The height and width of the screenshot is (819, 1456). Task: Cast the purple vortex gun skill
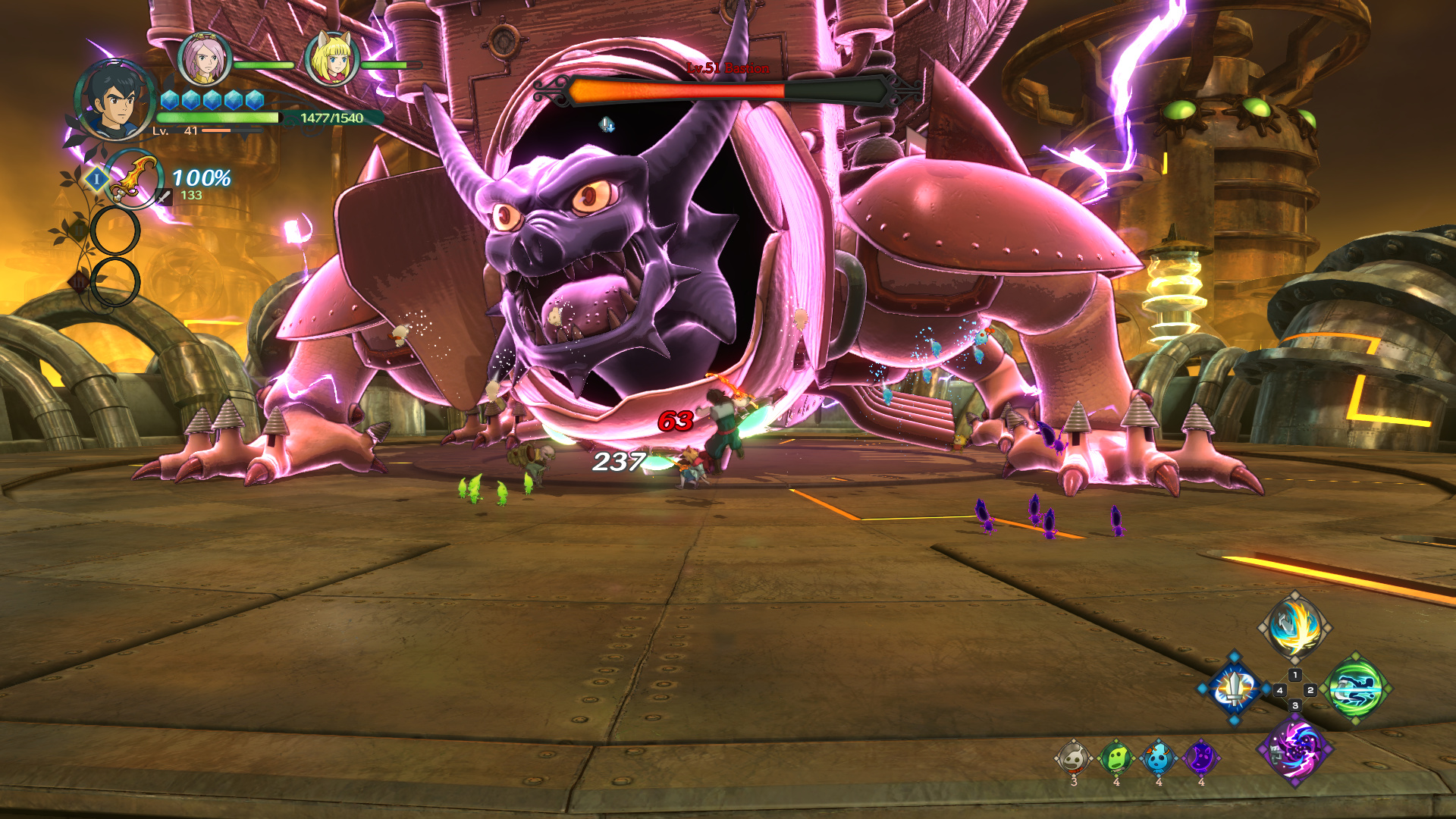[1295, 749]
